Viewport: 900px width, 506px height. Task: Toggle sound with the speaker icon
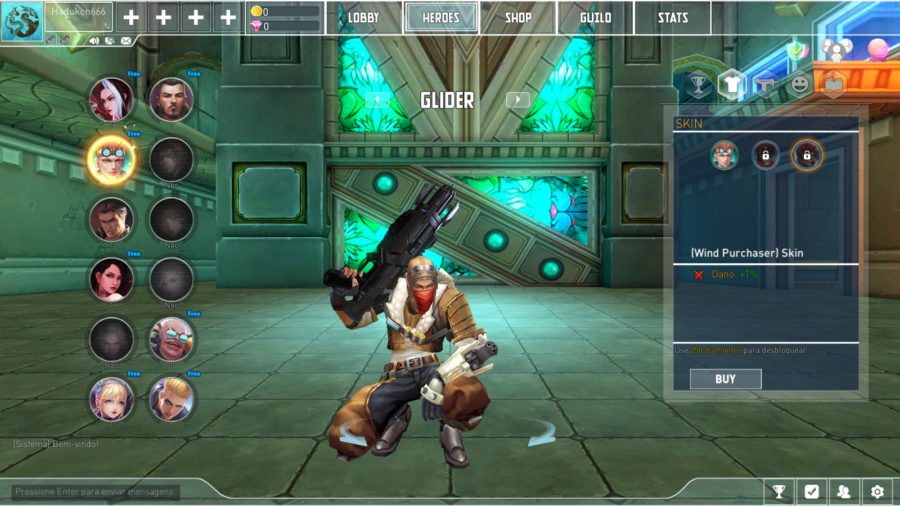point(94,41)
